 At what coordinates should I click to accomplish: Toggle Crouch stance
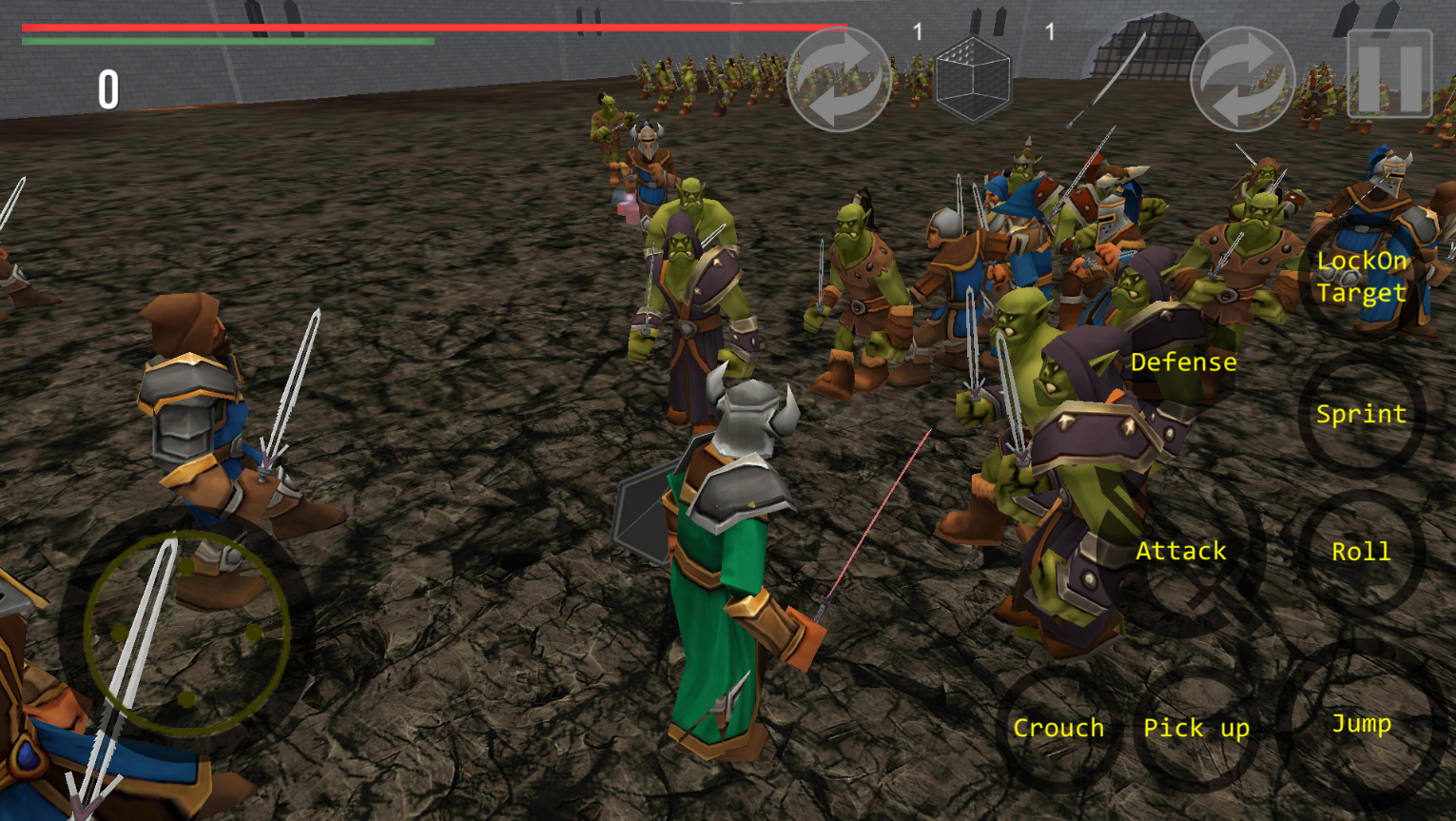click(x=1058, y=728)
